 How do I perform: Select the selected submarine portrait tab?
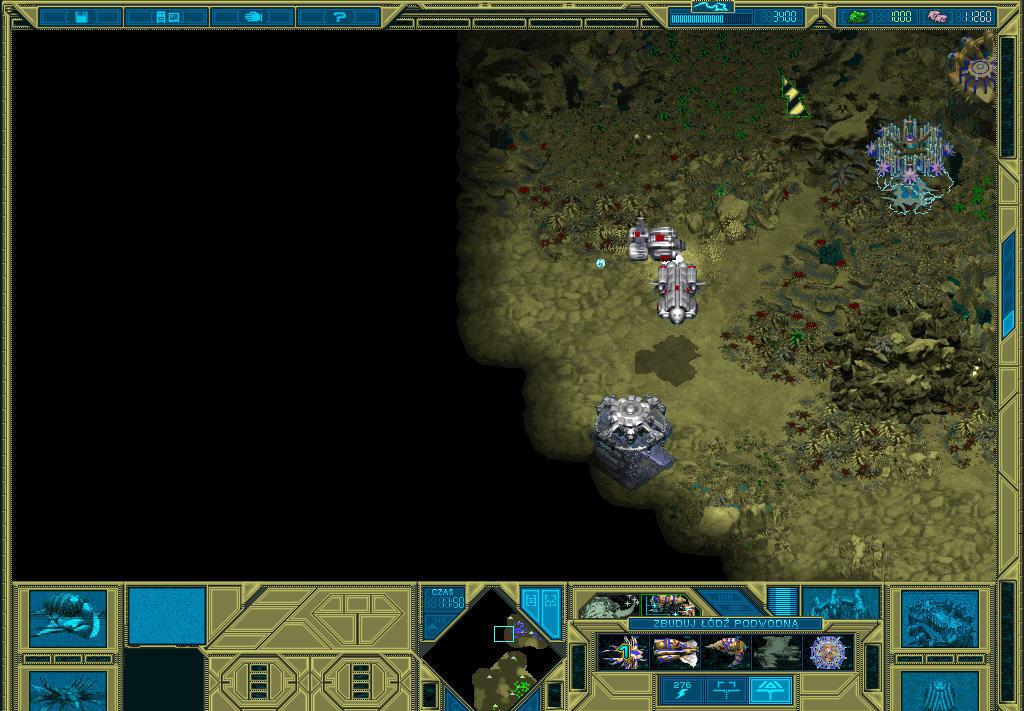pyautogui.click(x=671, y=605)
